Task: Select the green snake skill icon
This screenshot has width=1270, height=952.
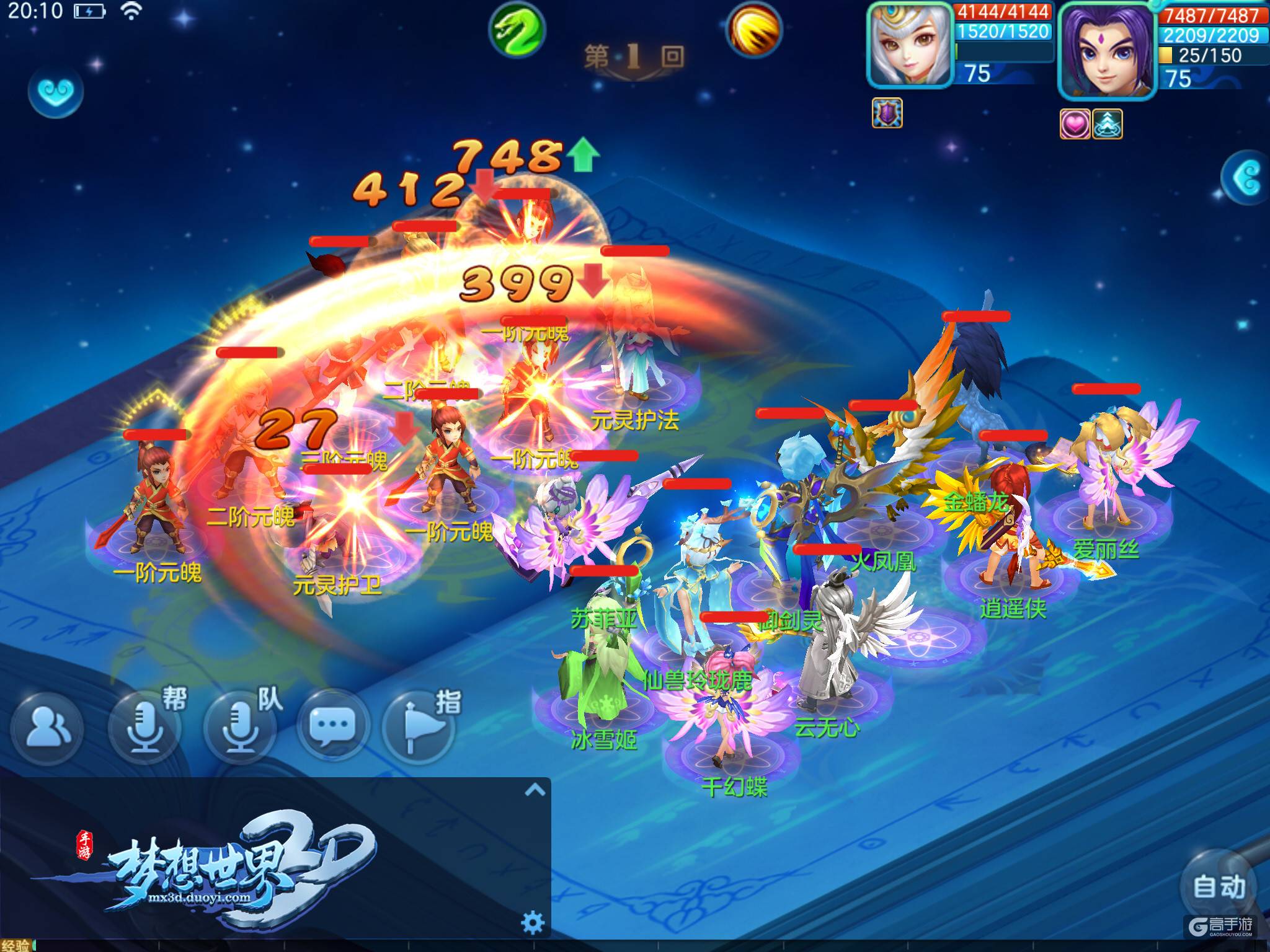Action: (517, 30)
